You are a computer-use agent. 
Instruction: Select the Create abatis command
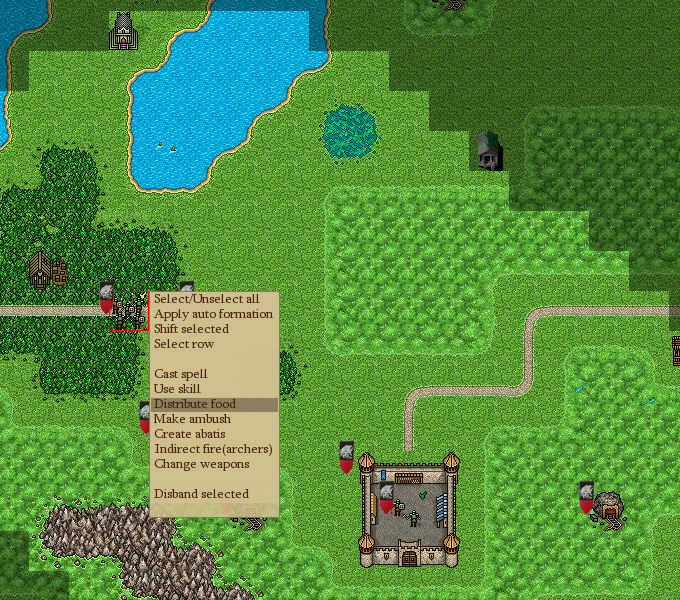(x=190, y=434)
